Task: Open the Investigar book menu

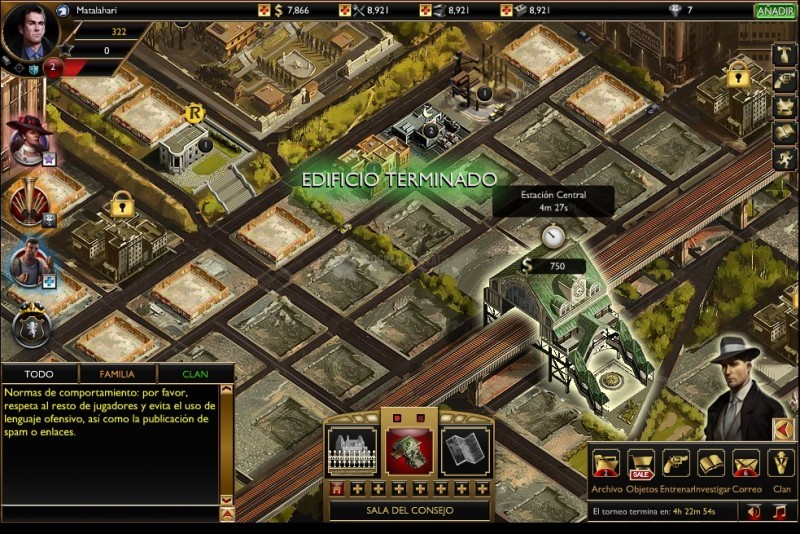Action: tap(710, 464)
